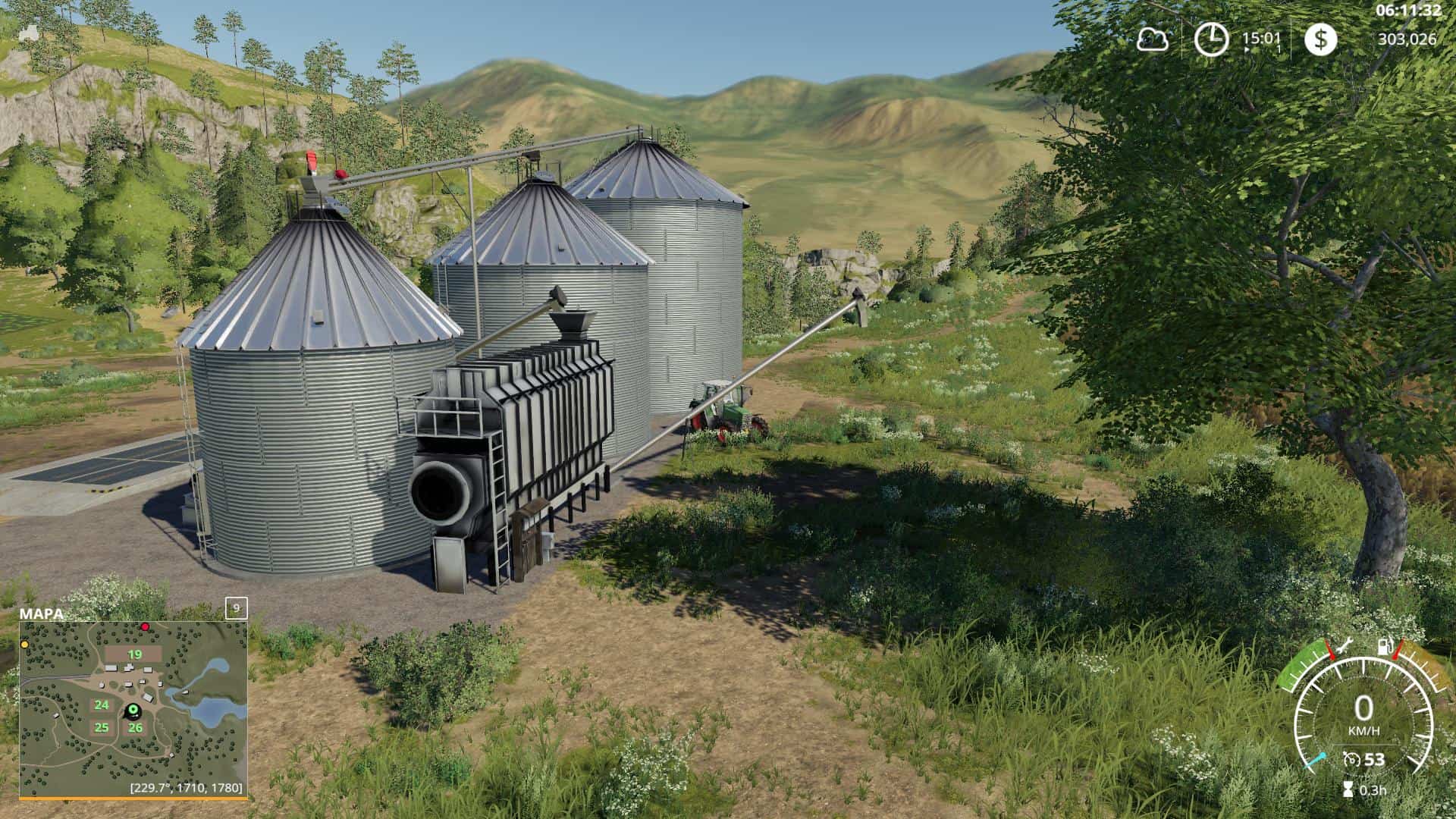Click the cloud weather icon
The image size is (1456, 819).
[x=1152, y=39]
